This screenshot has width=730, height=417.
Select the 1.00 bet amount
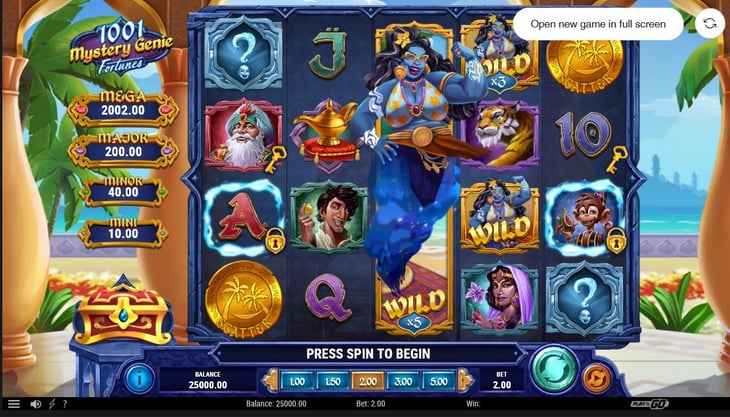297,381
